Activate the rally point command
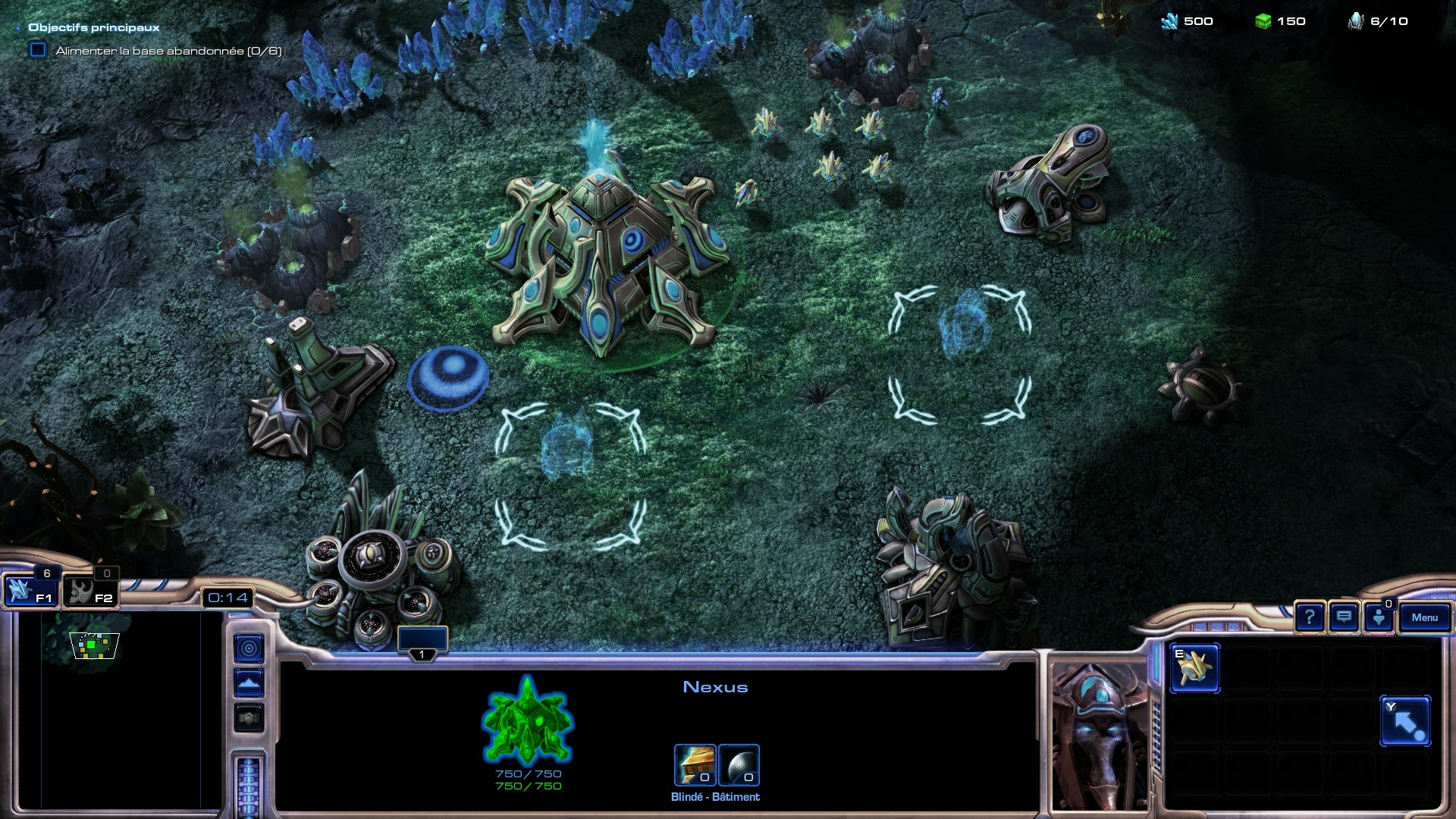This screenshot has height=819, width=1456. tap(1405, 721)
